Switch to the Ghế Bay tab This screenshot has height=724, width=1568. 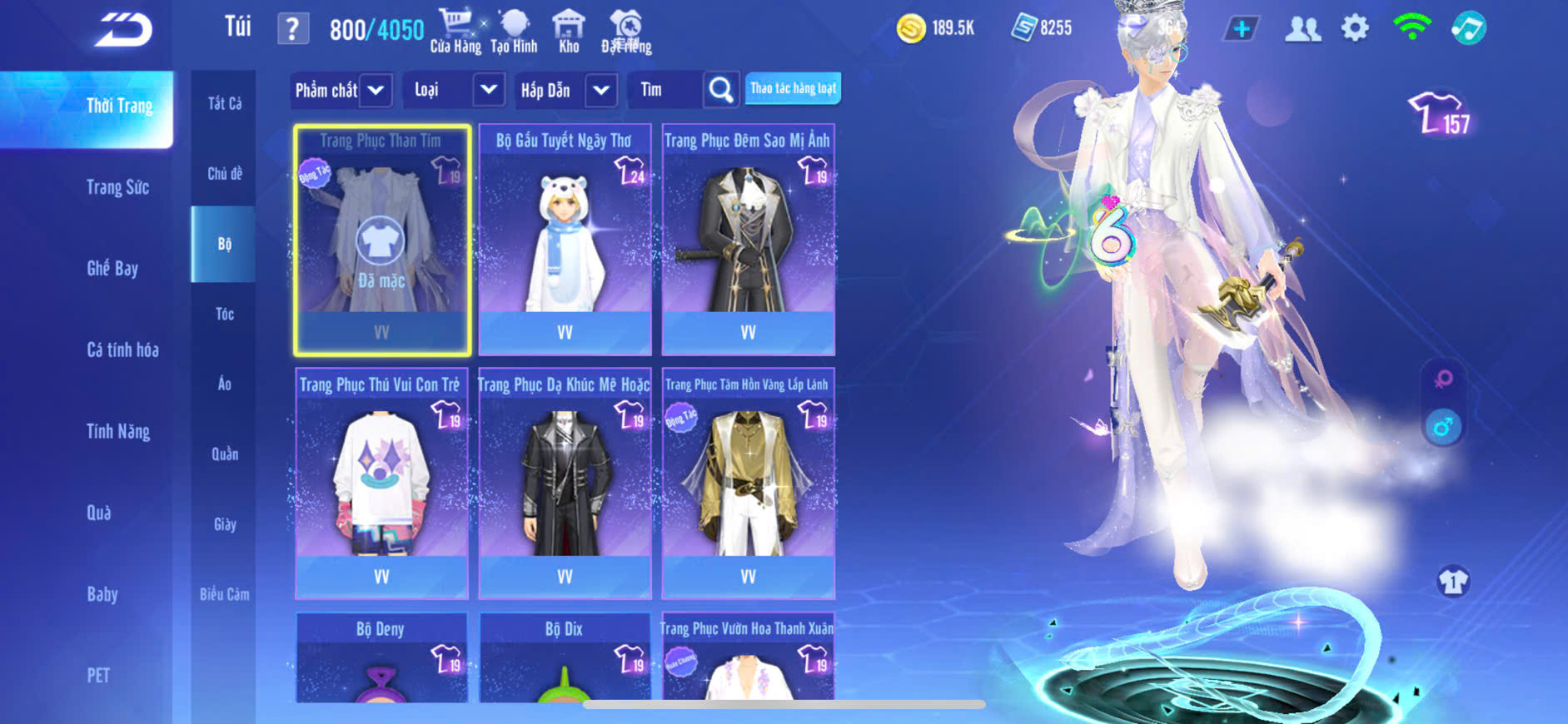tap(112, 268)
